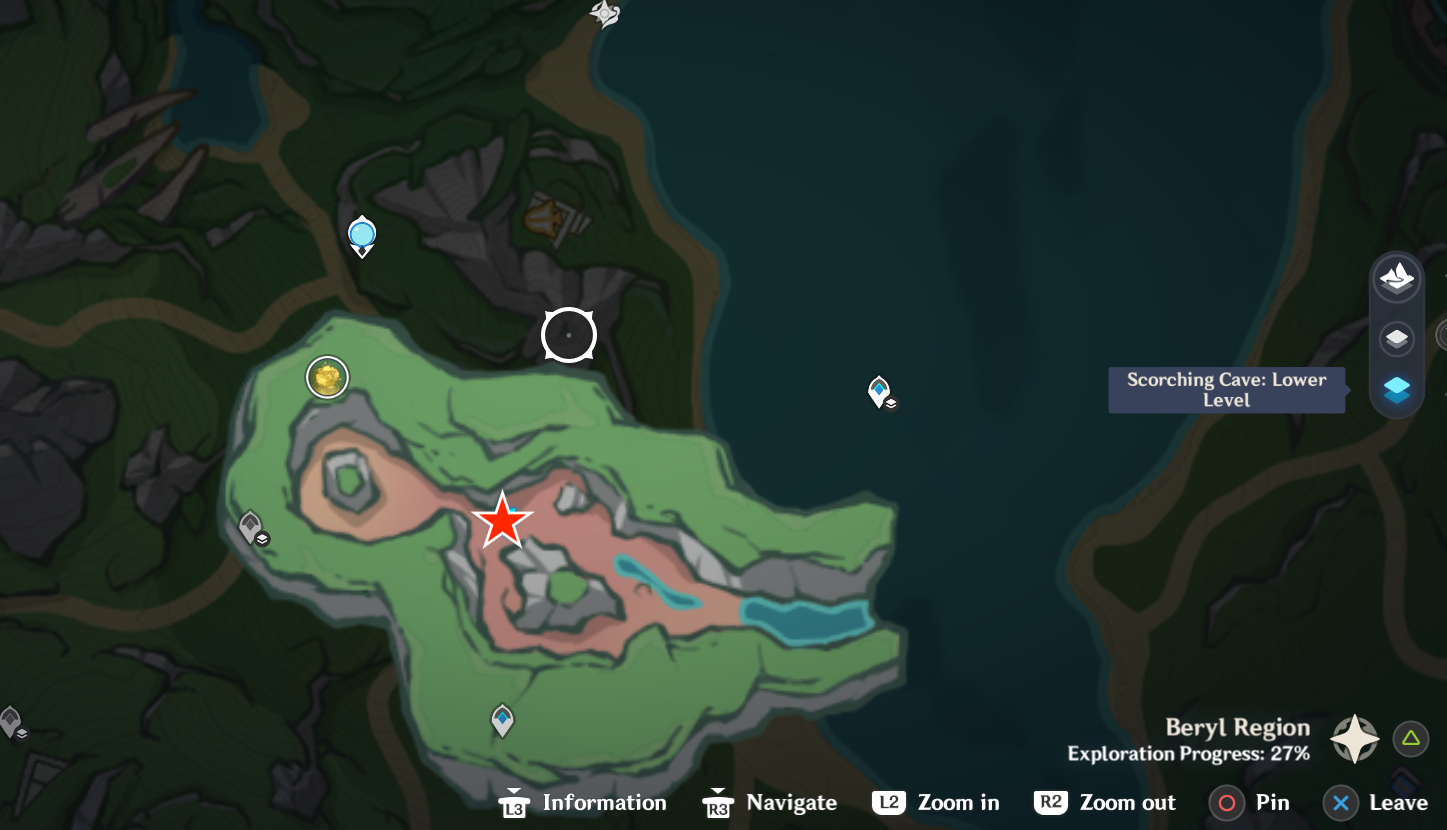Viewport: 1447px width, 830px height.
Task: Select the blue bubble custom pin marker
Action: (361, 236)
